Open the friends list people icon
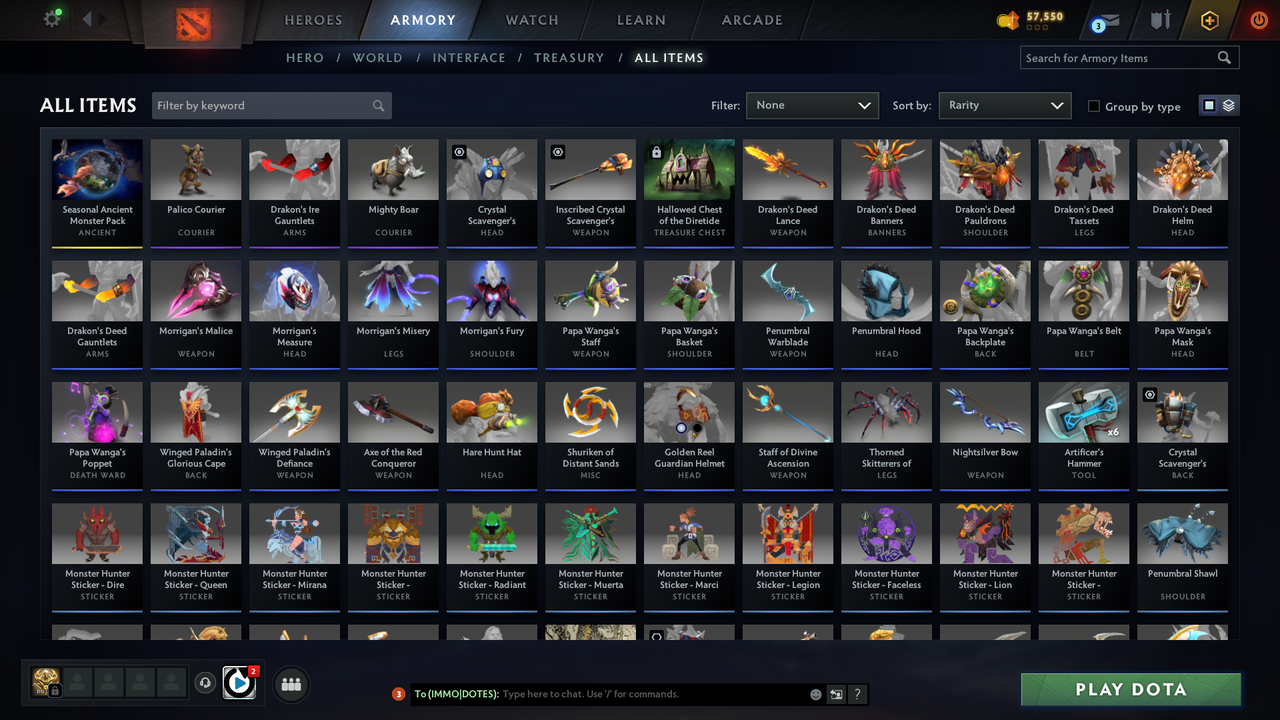The height and width of the screenshot is (720, 1280). pos(289,682)
